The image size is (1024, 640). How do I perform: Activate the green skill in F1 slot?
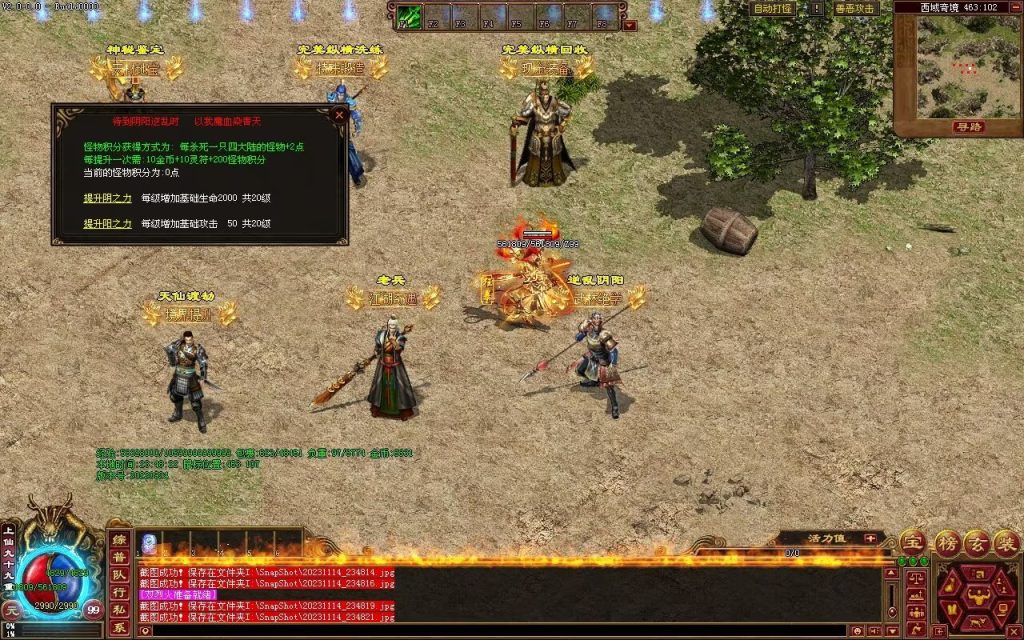click(x=409, y=17)
